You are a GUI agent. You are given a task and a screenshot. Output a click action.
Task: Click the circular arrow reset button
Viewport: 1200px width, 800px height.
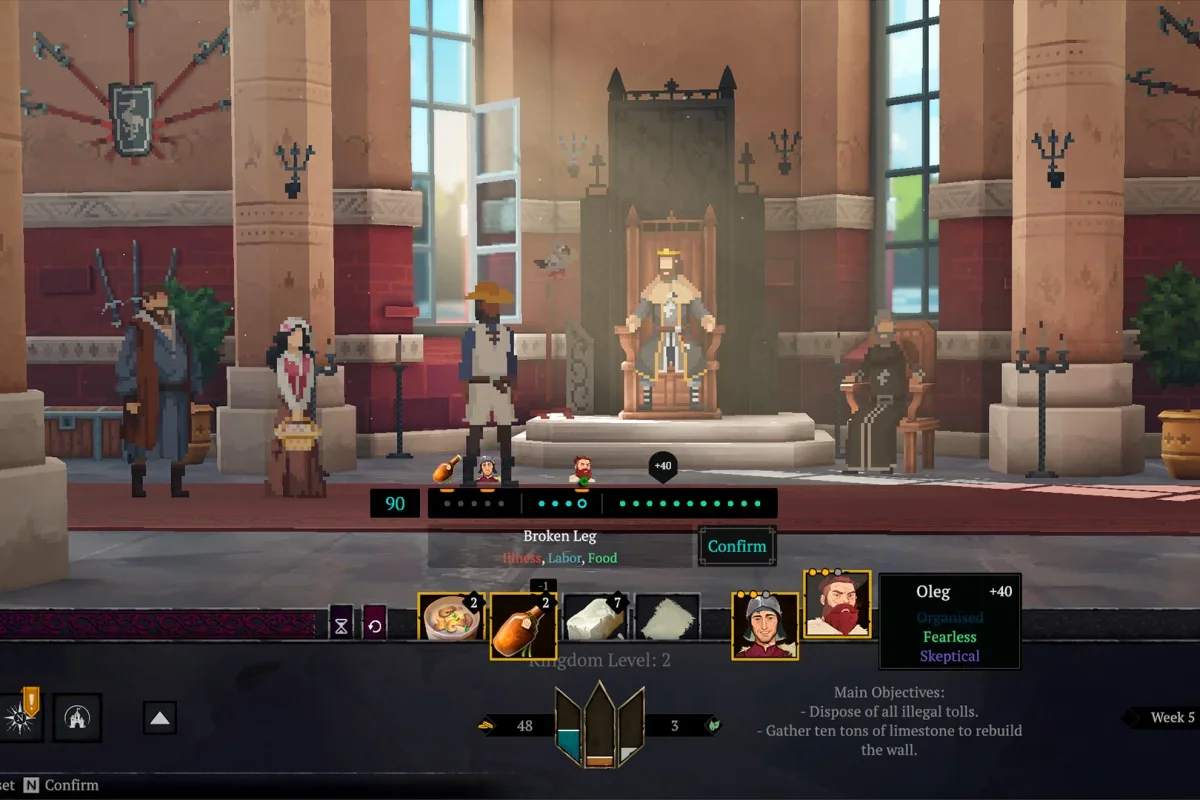(x=375, y=625)
